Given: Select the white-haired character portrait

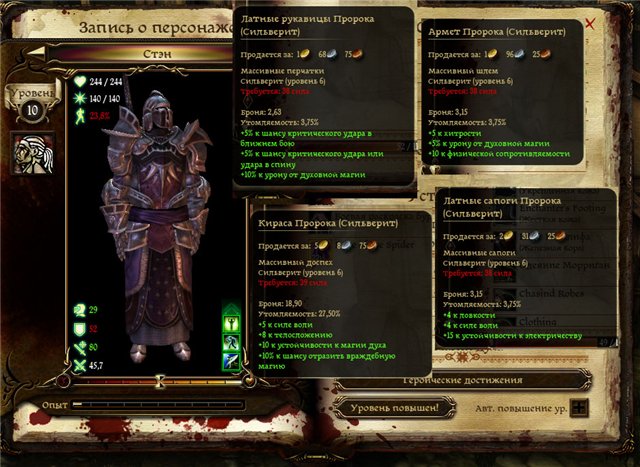Looking at the screenshot, I should (x=32, y=150).
